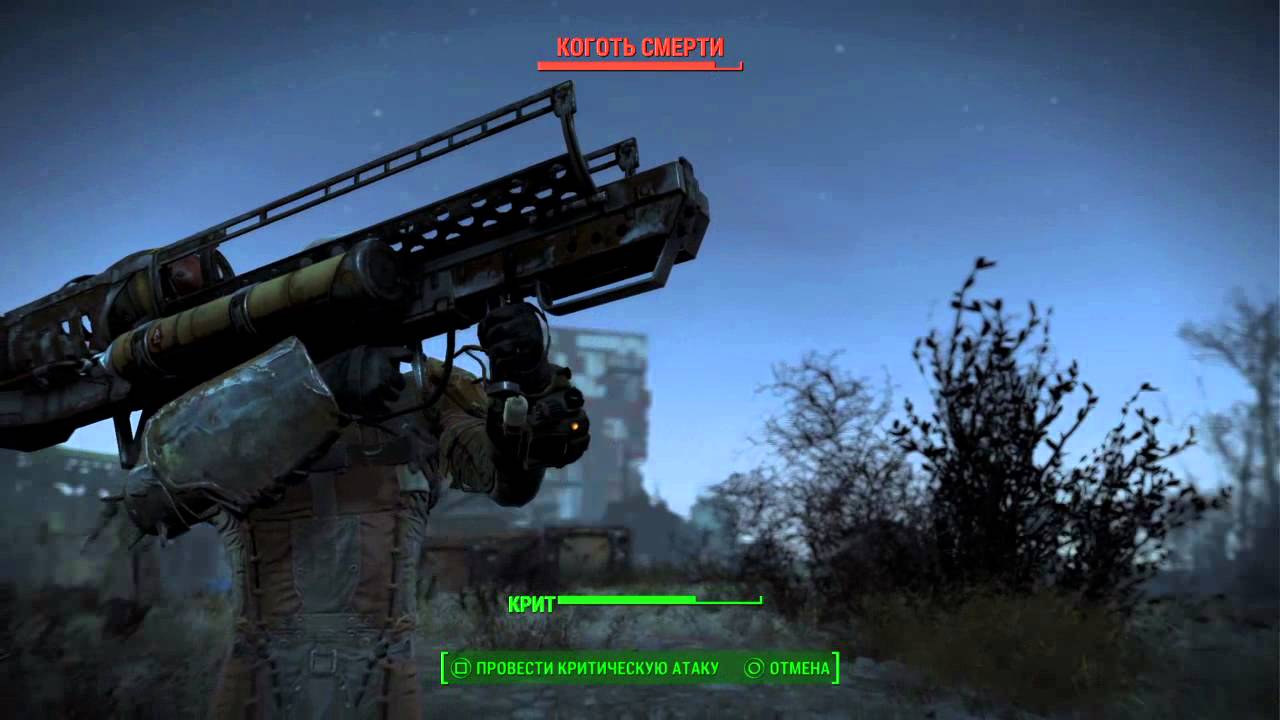1280x720 pixels.
Task: Click the empty end of the crit meter
Action: (730, 601)
